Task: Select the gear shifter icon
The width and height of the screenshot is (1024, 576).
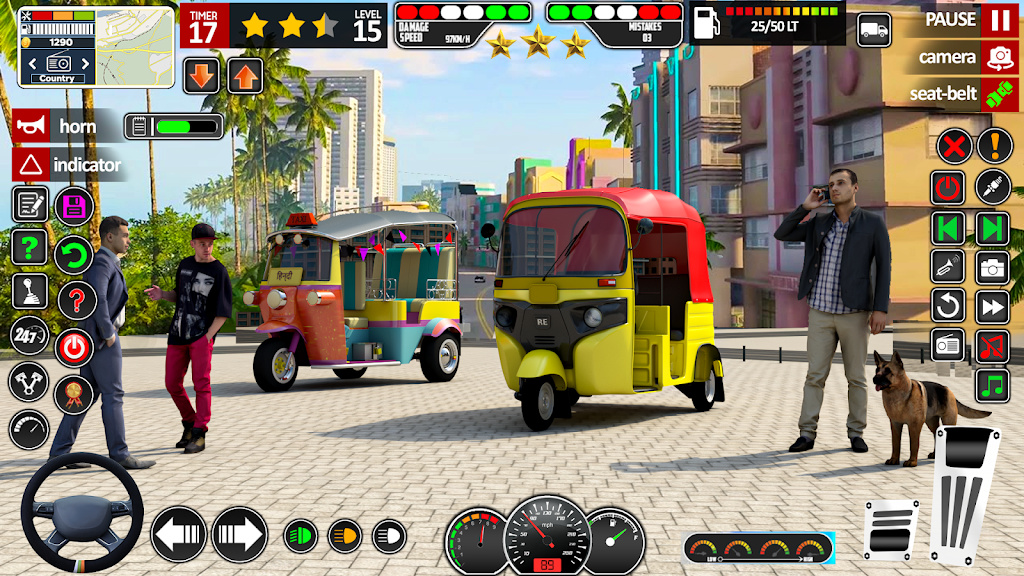Action: point(30,292)
